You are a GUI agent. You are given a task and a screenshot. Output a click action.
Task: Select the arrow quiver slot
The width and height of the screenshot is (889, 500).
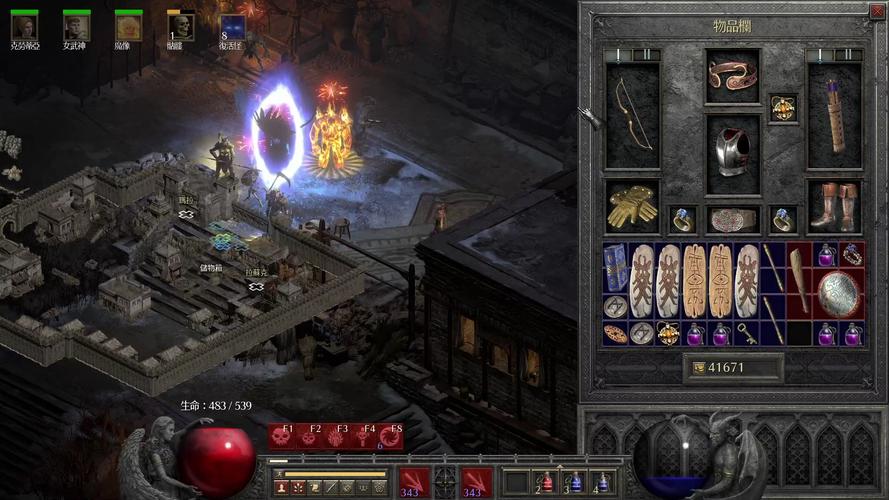834,115
